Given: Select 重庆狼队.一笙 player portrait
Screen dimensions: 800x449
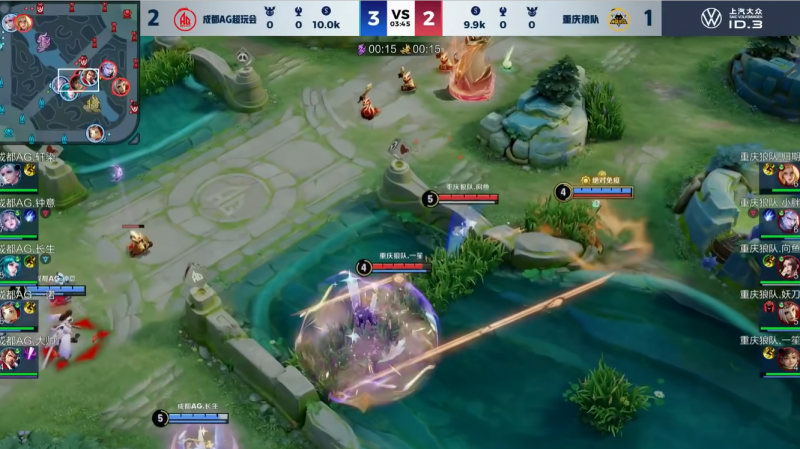Looking at the screenshot, I should click(x=787, y=358).
